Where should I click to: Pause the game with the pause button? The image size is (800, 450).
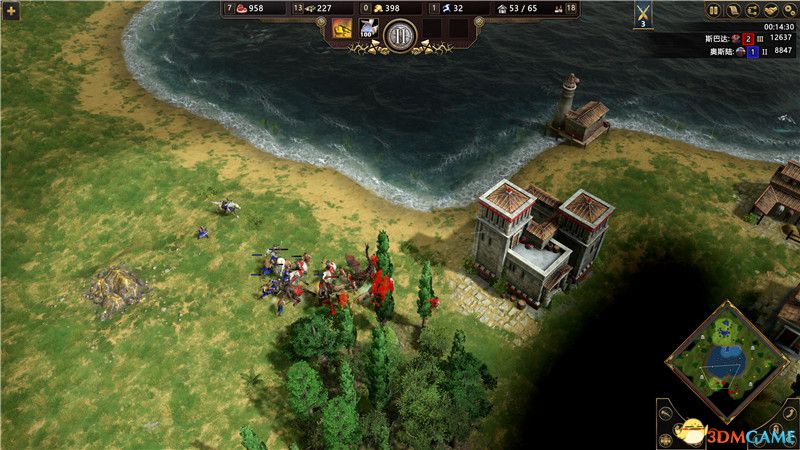point(714,11)
